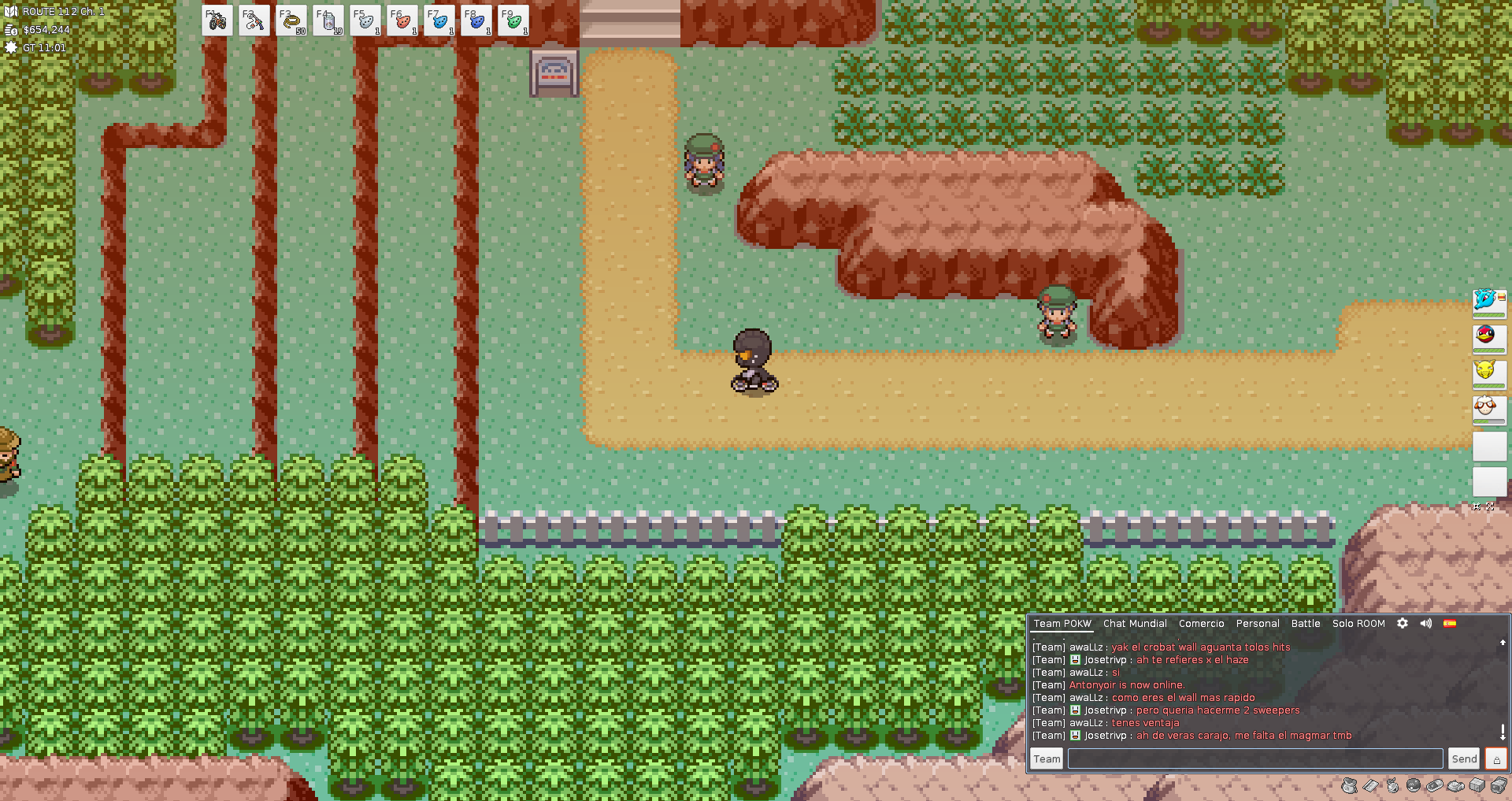1512x801 pixels.
Task: Switch to the Chat Mundial tab
Action: [x=1135, y=623]
